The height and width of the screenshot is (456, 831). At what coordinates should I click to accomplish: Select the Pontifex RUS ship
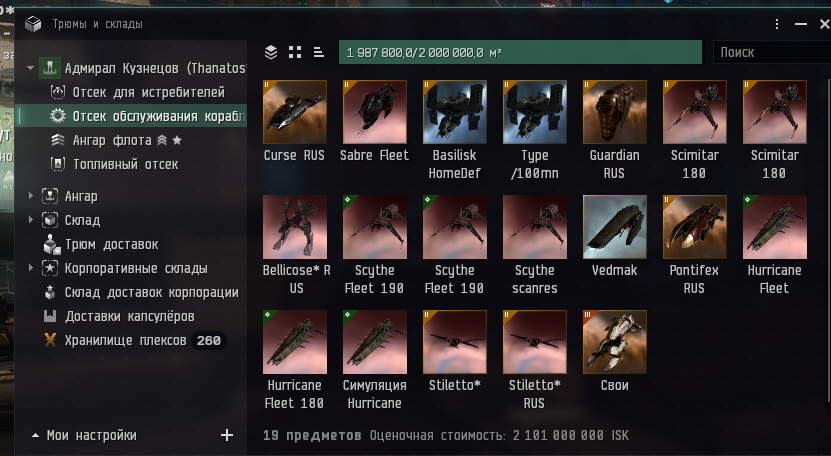694,227
